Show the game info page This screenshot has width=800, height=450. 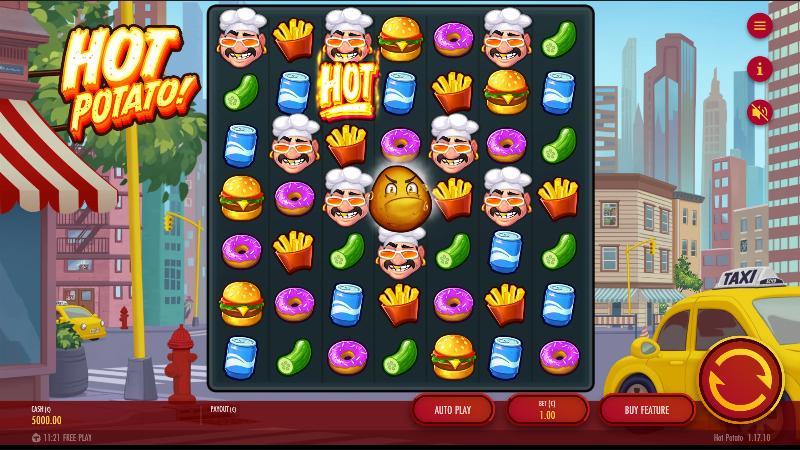(759, 69)
